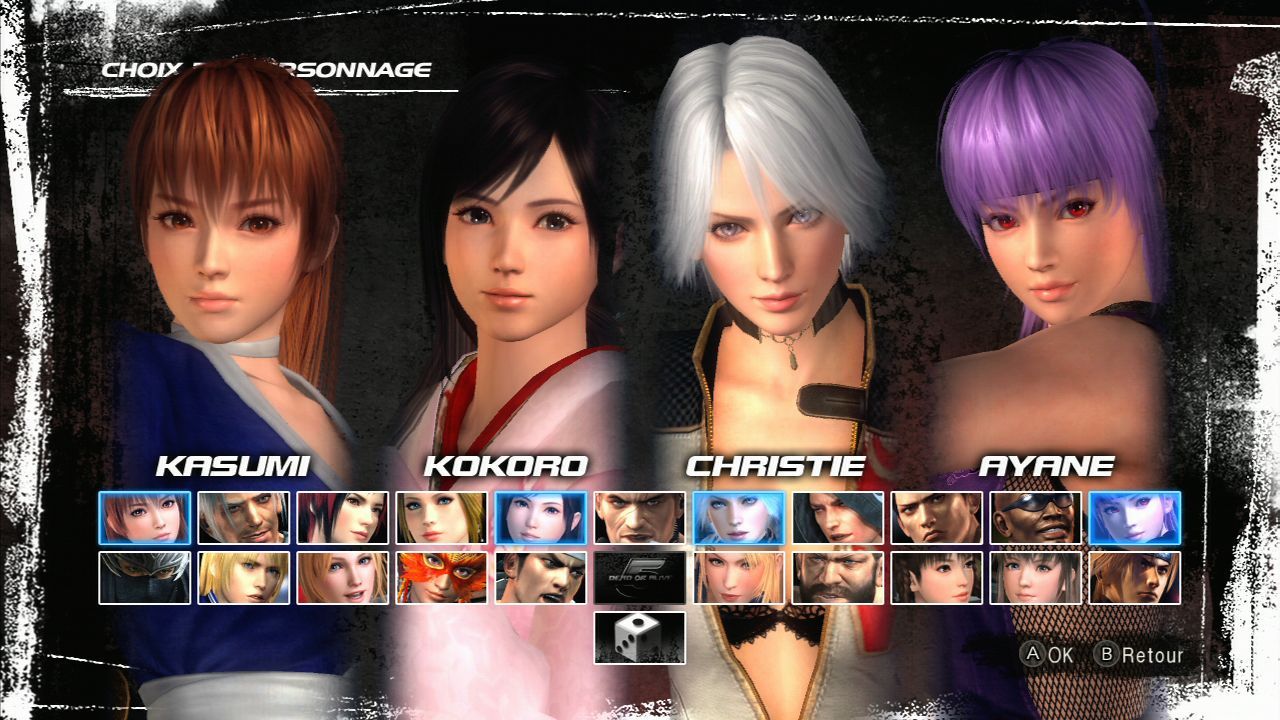
Task: Select Jann Lee's portrait tile
Action: pos(936,517)
